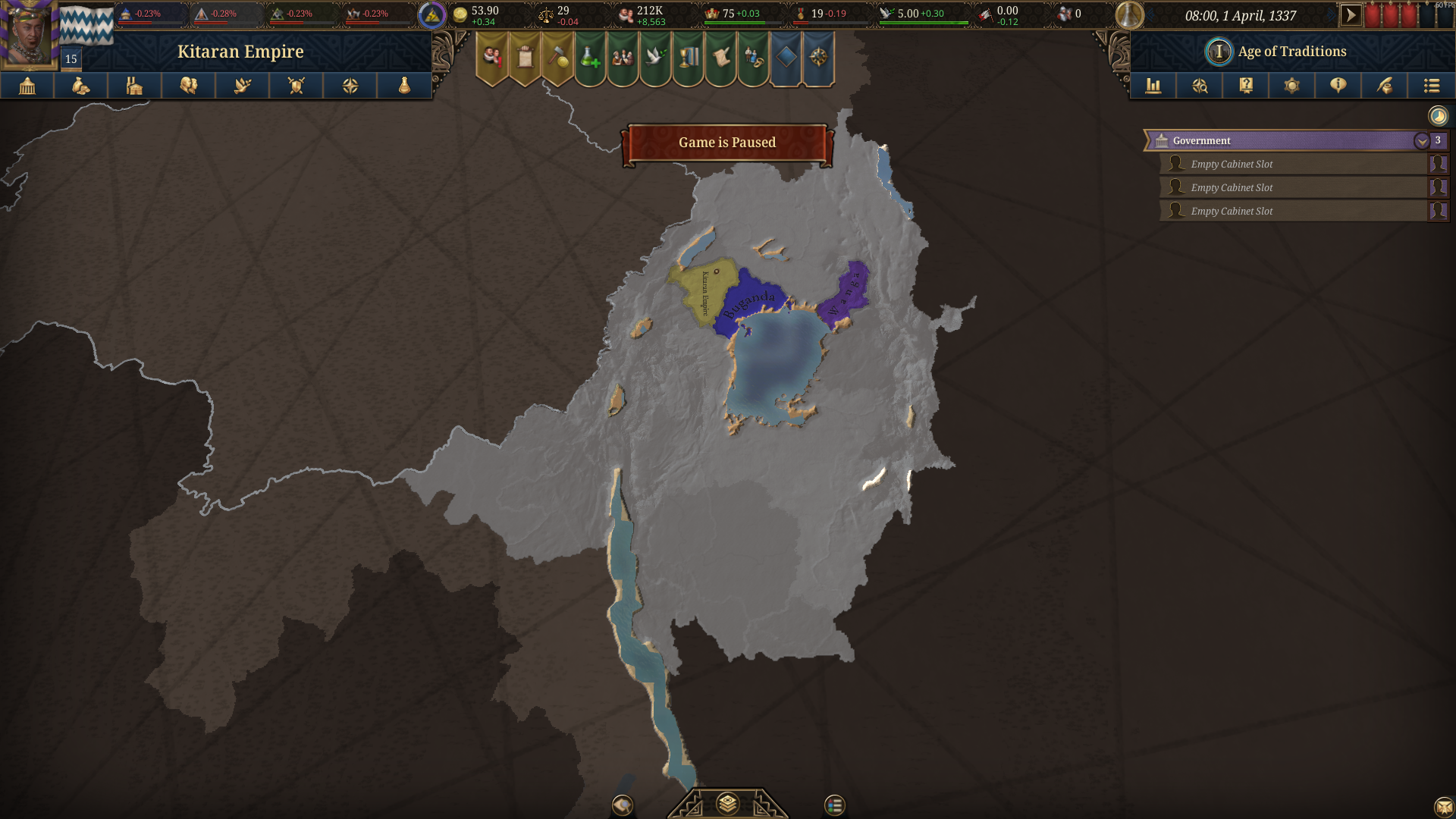This screenshot has height=819, width=1456.
Task: Open the Government building panel
Action: point(26,86)
